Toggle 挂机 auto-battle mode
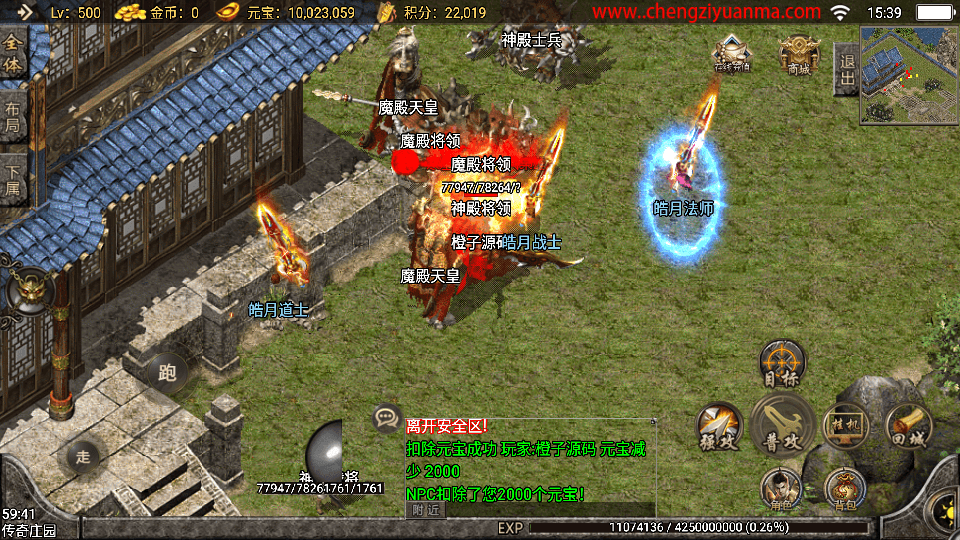 pyautogui.click(x=844, y=425)
